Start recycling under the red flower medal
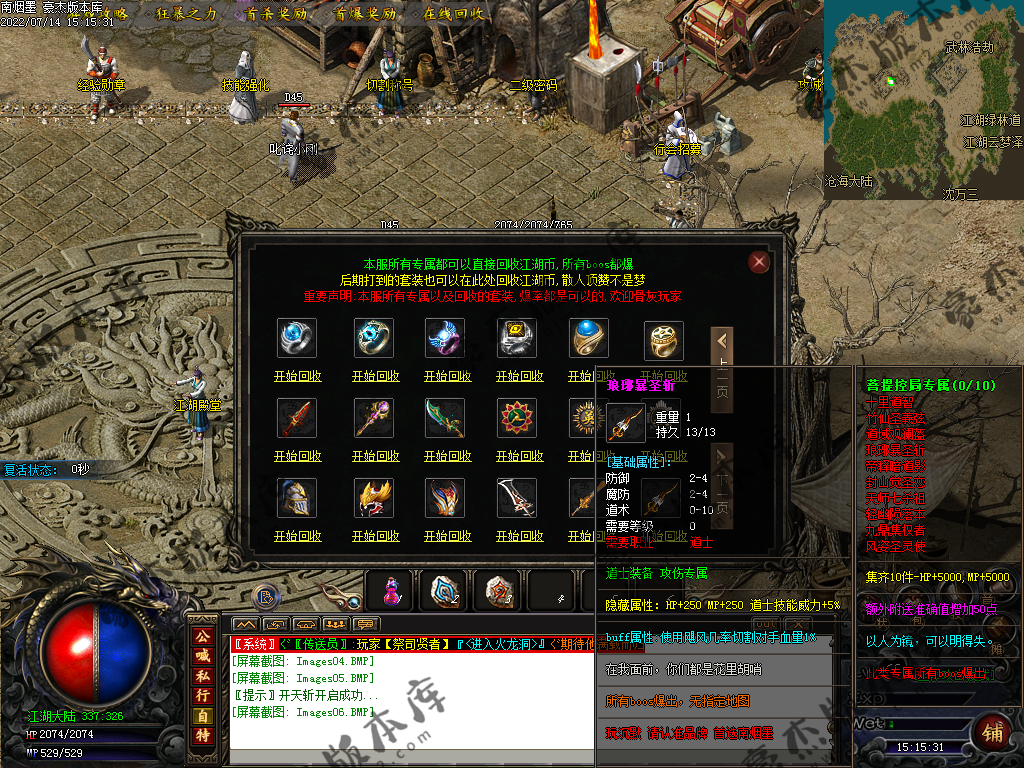1024x768 pixels. (519, 457)
